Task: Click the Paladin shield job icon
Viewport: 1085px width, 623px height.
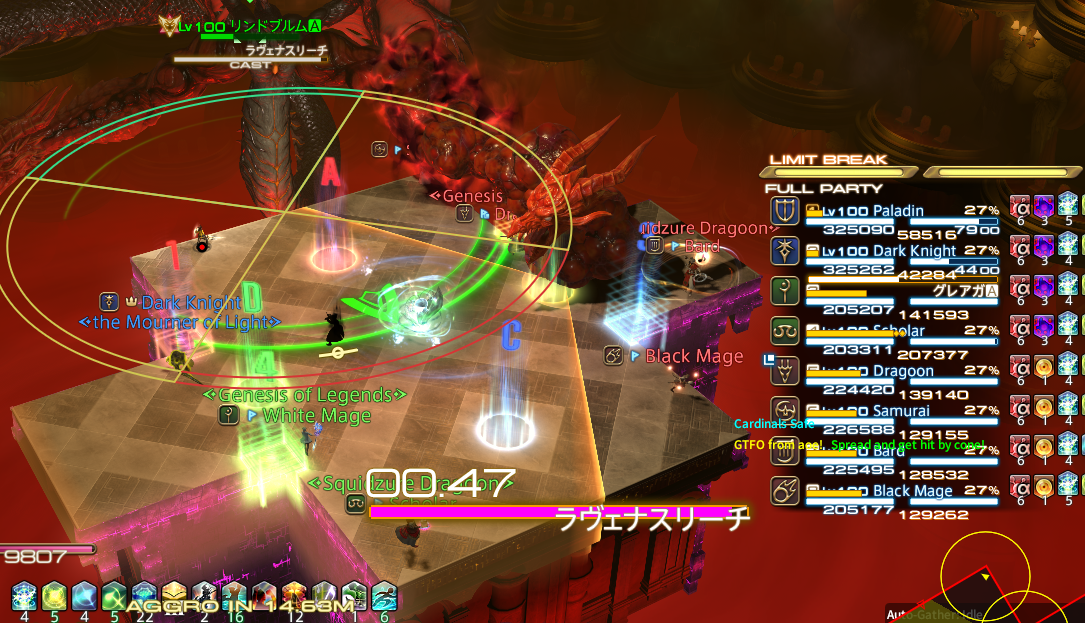Action: pos(784,211)
